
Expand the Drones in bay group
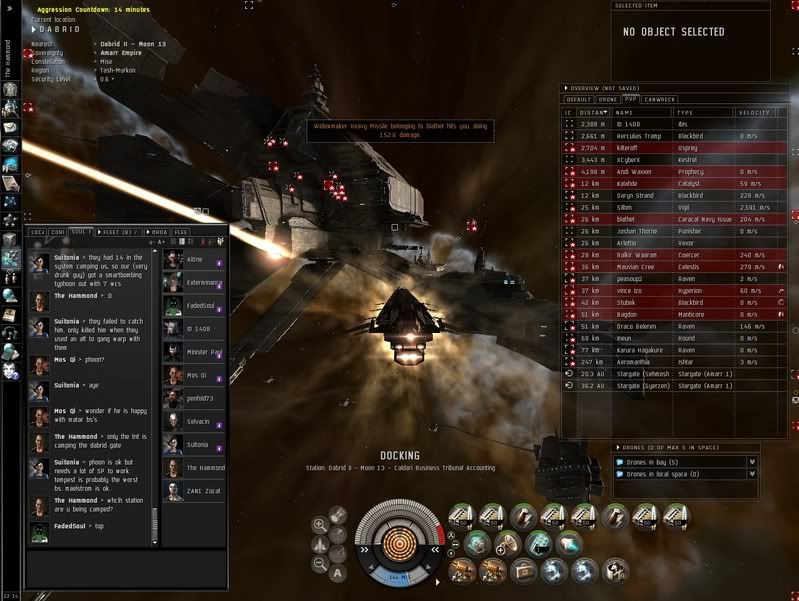tap(685, 461)
